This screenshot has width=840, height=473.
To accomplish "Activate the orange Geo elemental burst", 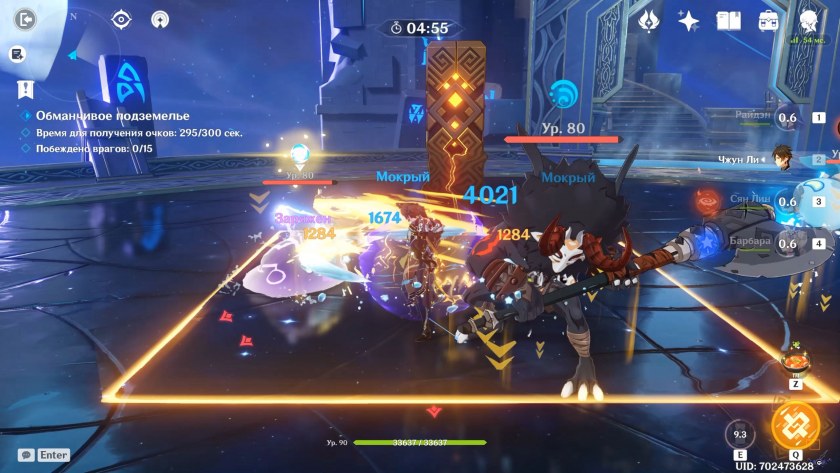I will 795,426.
